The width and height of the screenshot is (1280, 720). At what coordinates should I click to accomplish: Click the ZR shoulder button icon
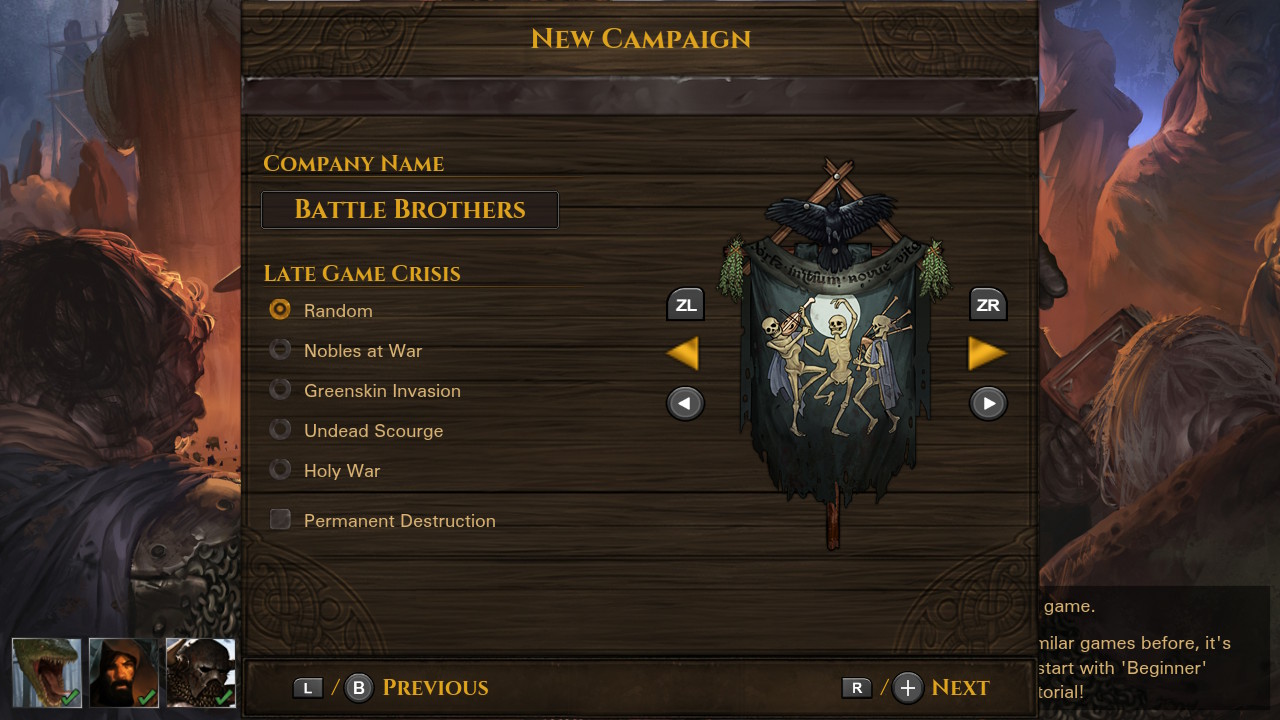pyautogui.click(x=988, y=304)
